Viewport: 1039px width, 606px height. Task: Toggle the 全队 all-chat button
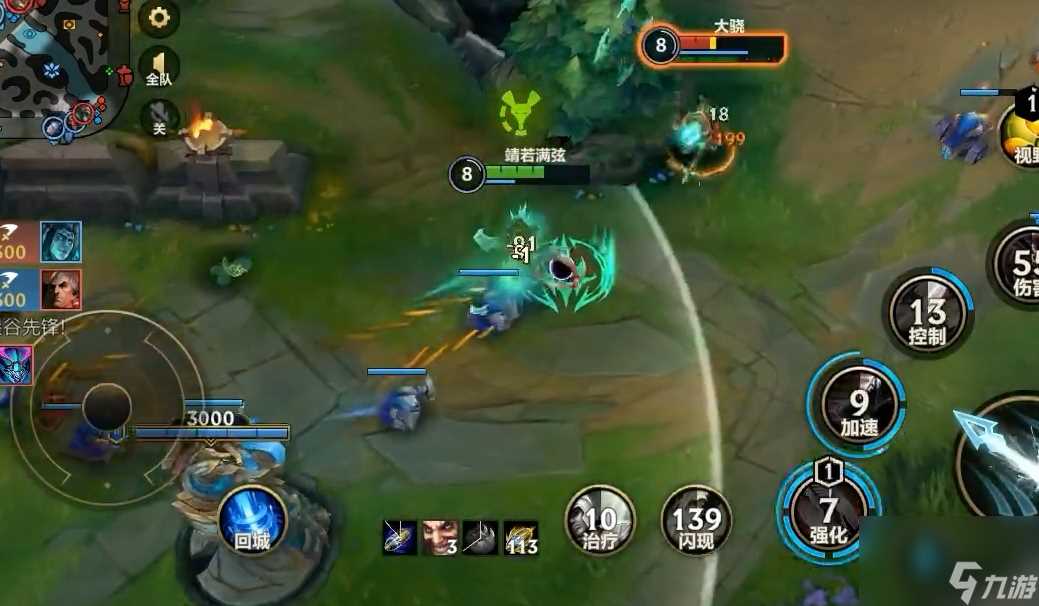(x=159, y=67)
